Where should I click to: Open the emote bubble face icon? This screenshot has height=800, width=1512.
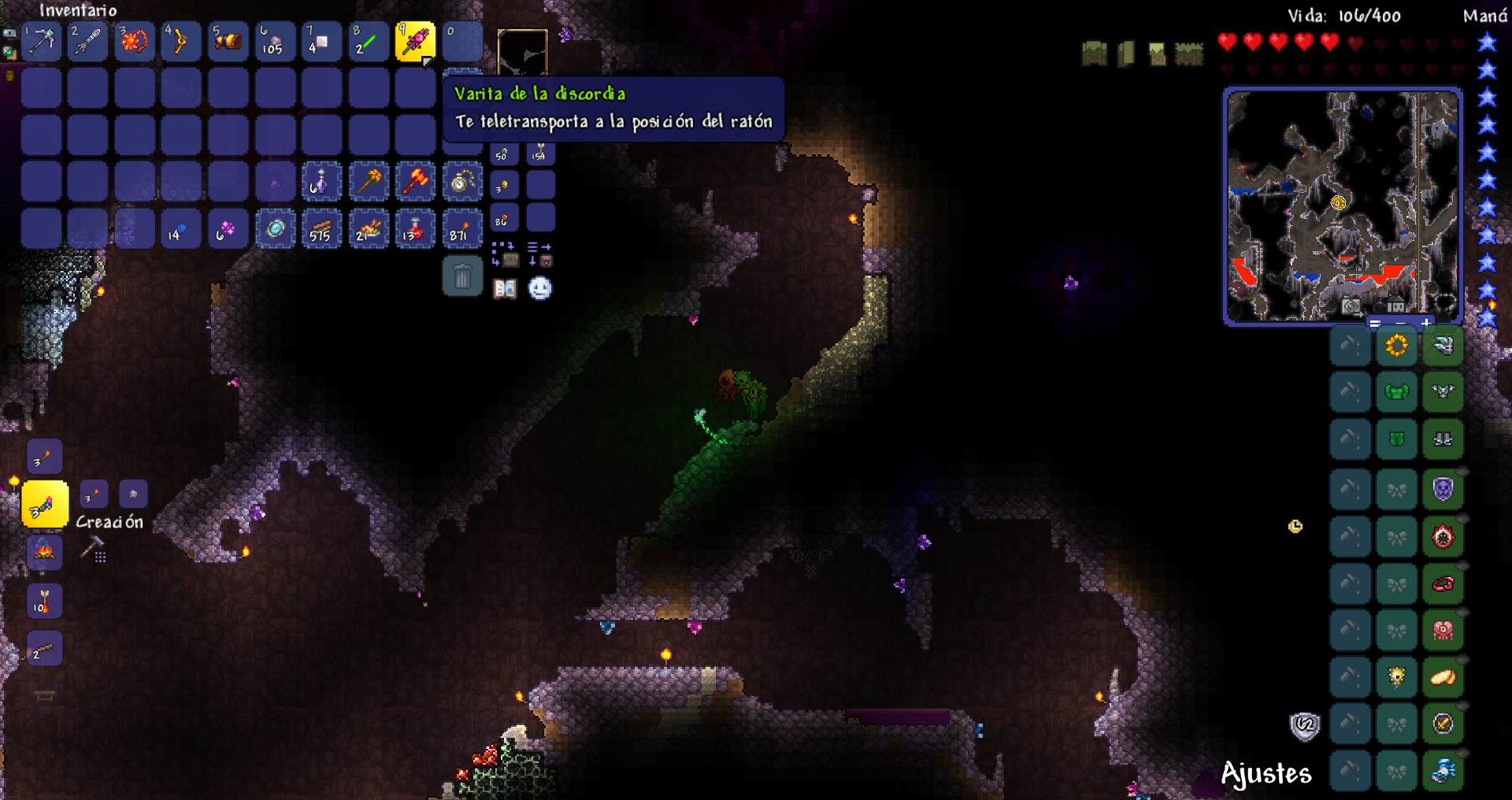pos(540,289)
